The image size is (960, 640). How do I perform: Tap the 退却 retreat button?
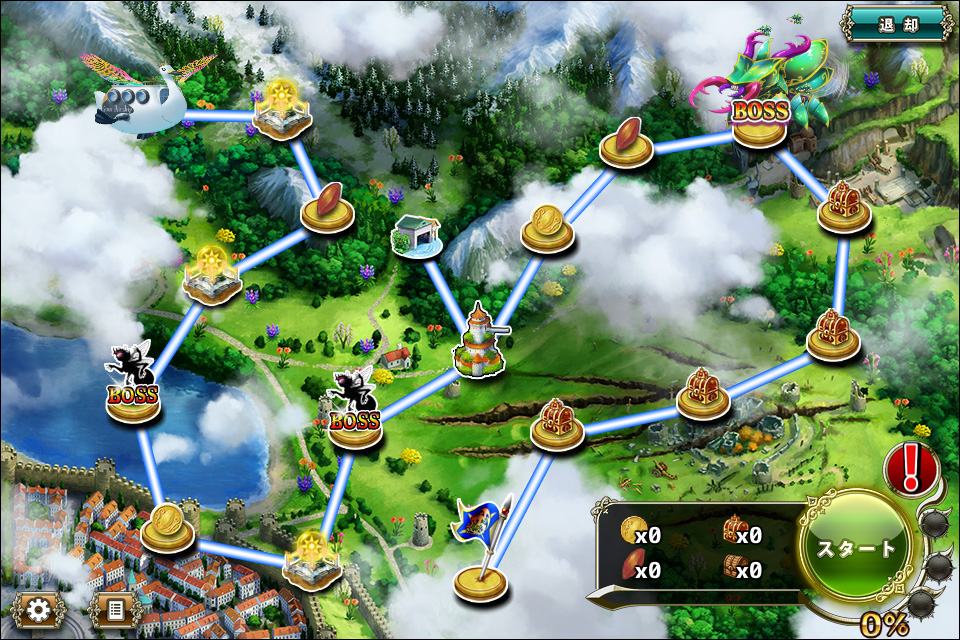point(895,24)
